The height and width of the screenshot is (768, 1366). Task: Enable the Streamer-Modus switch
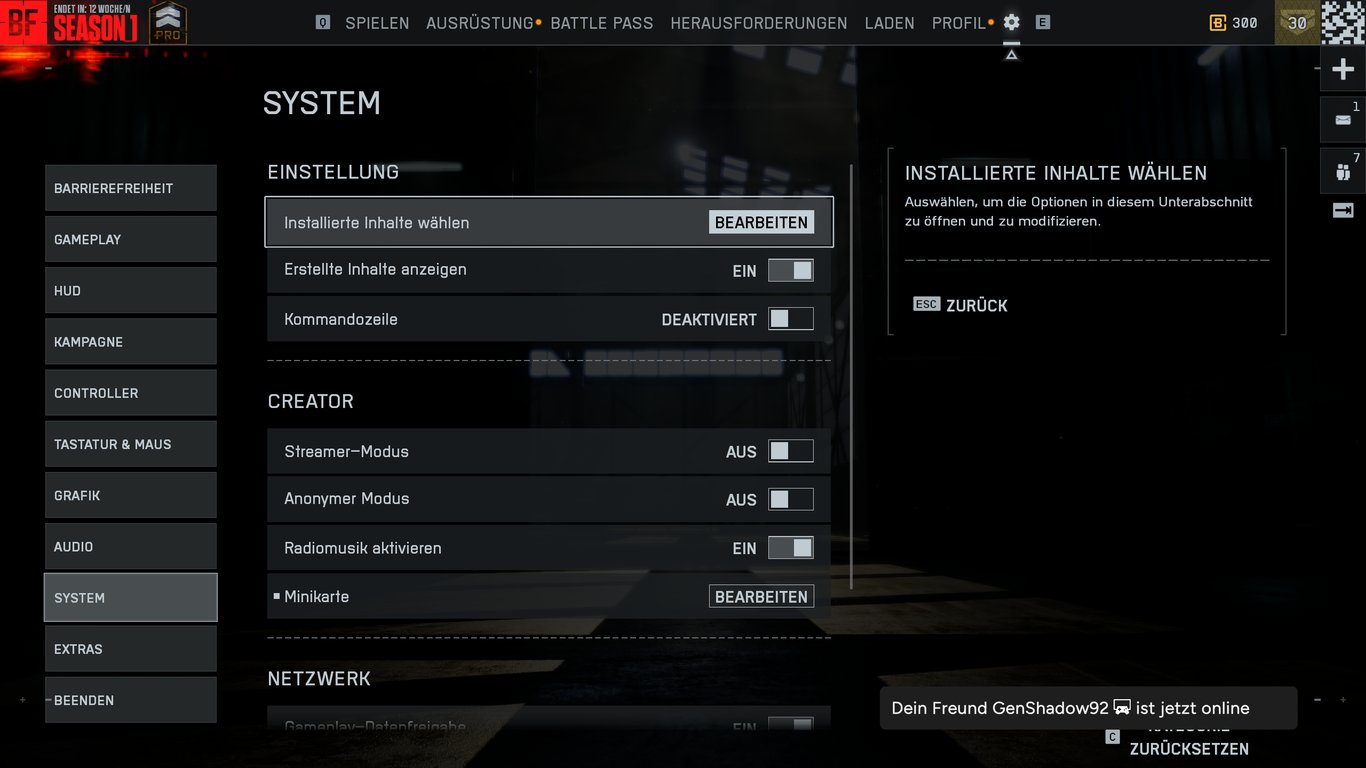click(x=791, y=451)
